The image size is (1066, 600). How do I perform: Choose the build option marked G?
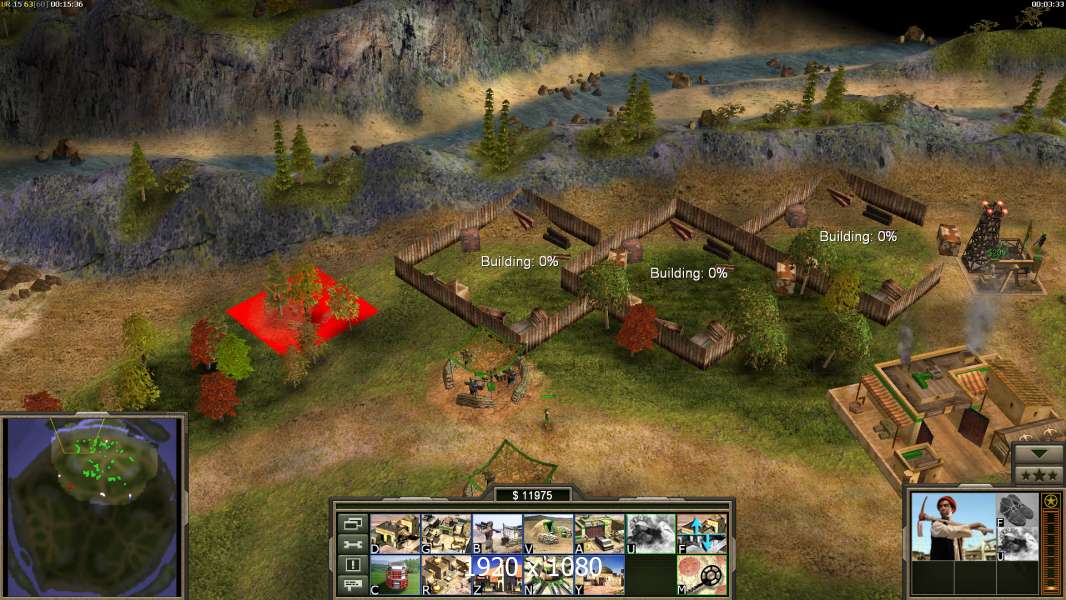(445, 533)
